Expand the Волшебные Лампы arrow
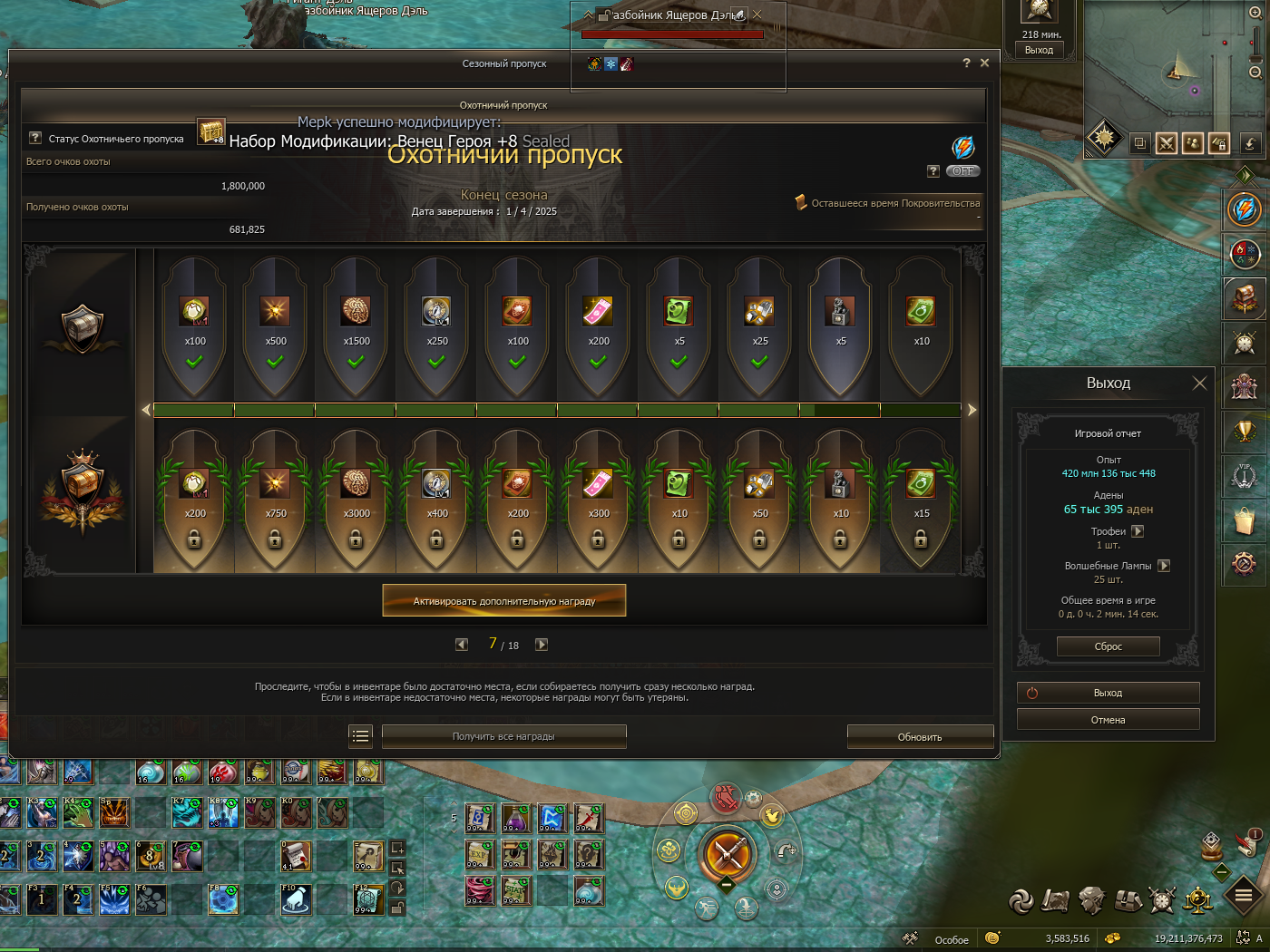The width and height of the screenshot is (1270, 952). click(x=1164, y=566)
